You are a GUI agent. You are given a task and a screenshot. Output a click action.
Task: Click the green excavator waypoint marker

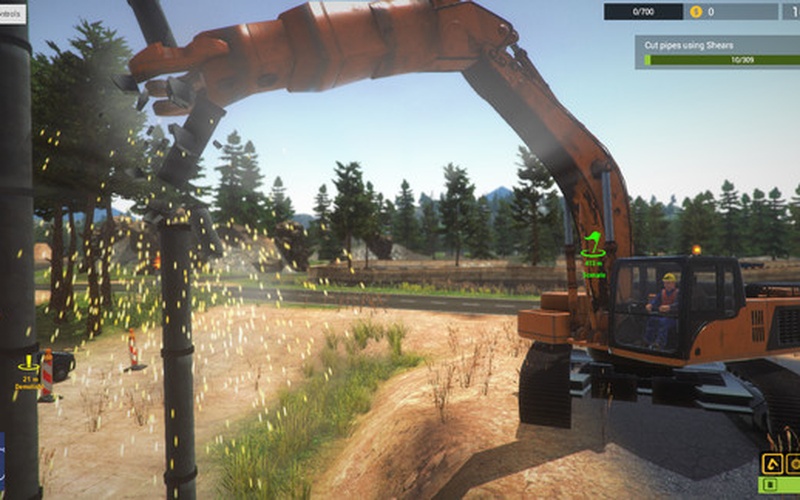[592, 245]
